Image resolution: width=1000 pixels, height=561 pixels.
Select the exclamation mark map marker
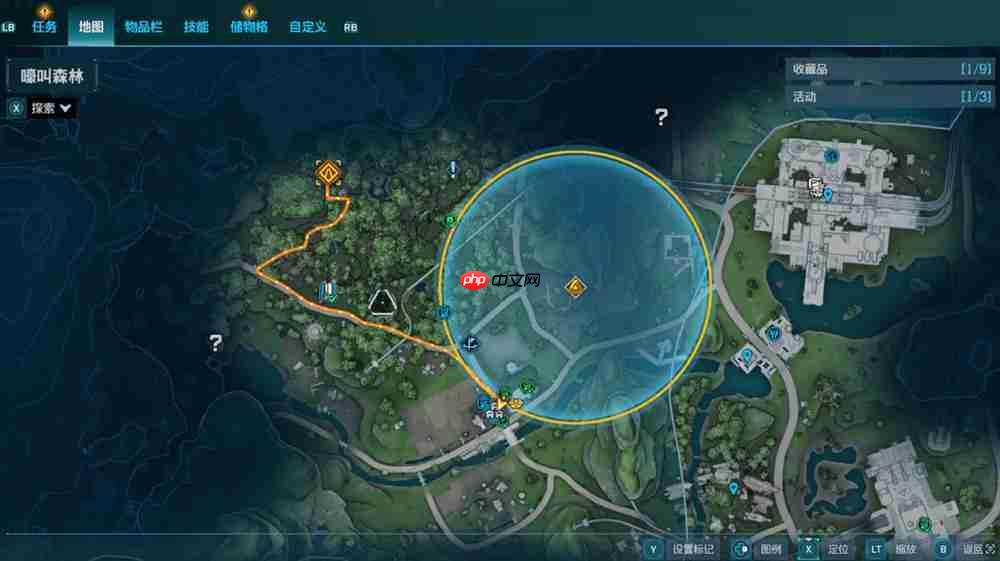pyautogui.click(x=453, y=168)
